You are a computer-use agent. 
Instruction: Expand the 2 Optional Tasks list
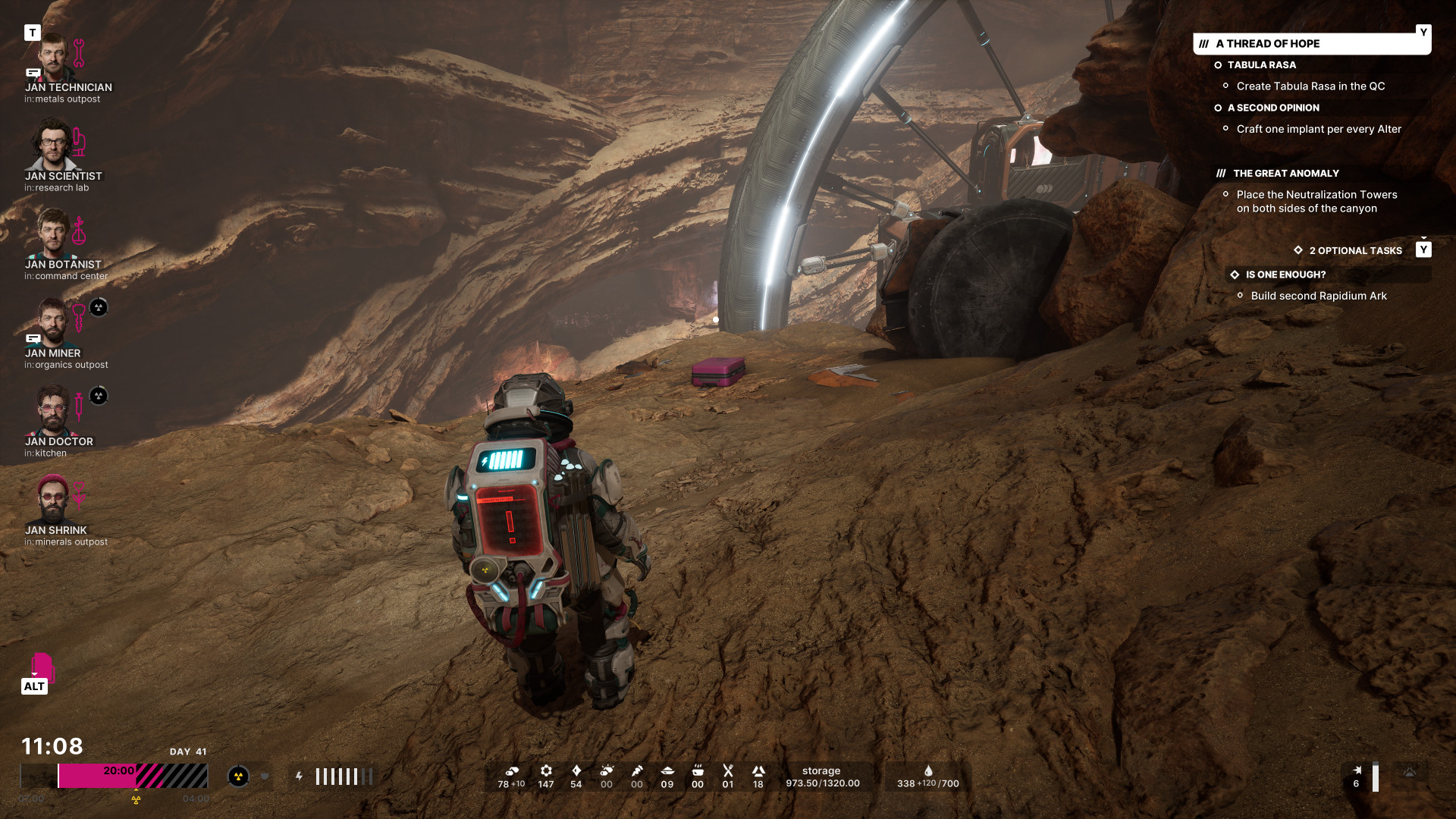1355,251
